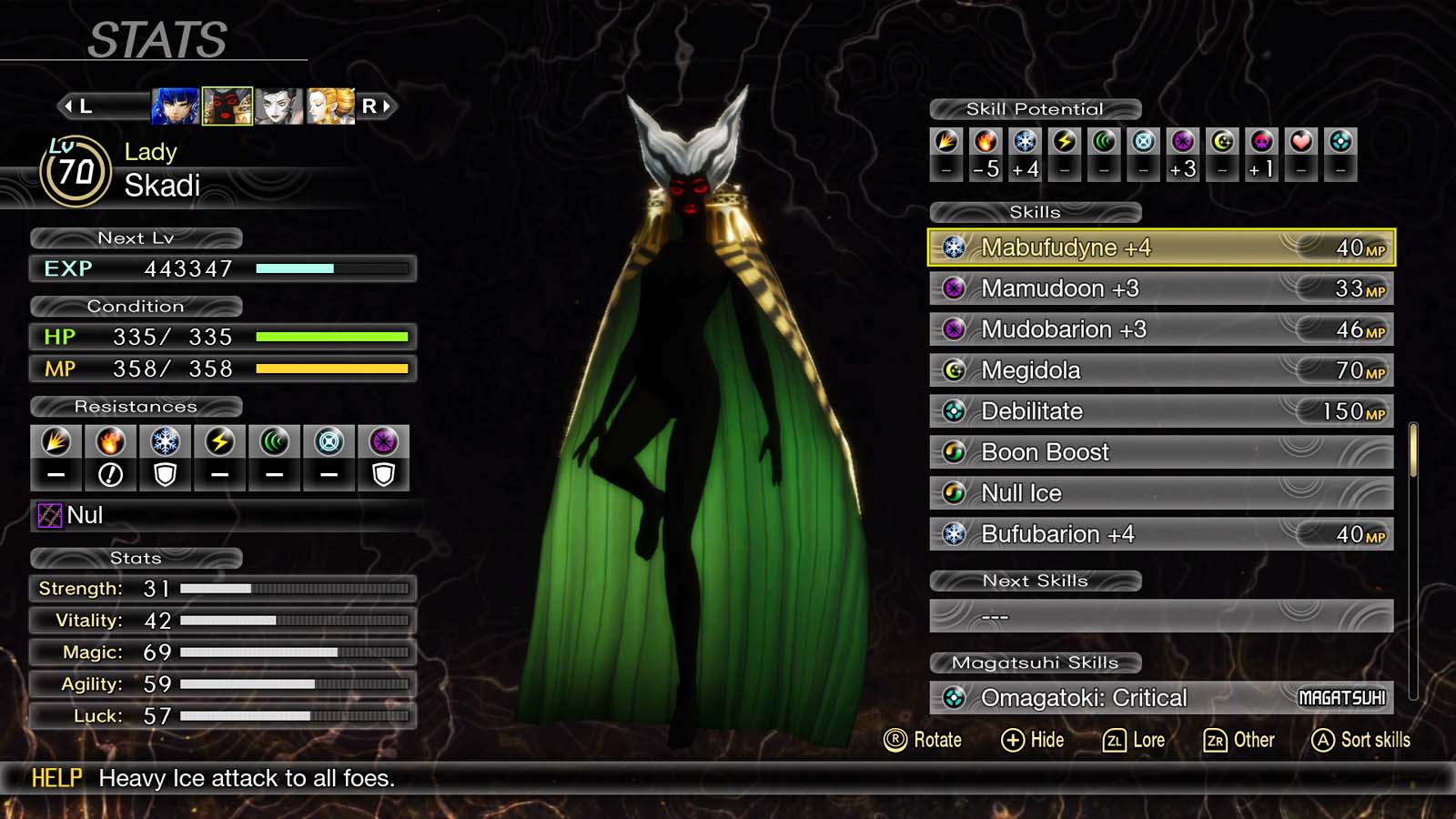The width and height of the screenshot is (1456, 819).
Task: Select the highlighted Skadi portrait tab
Action: tap(228, 105)
